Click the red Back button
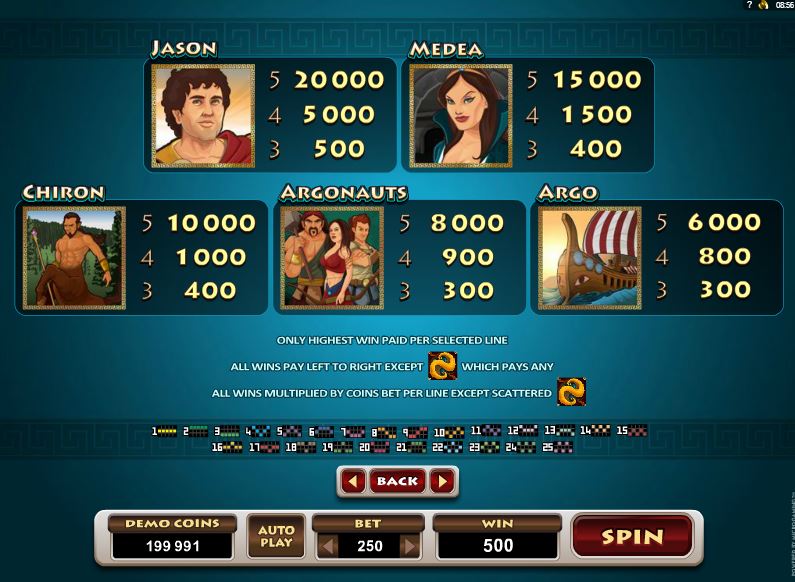 pos(397,482)
